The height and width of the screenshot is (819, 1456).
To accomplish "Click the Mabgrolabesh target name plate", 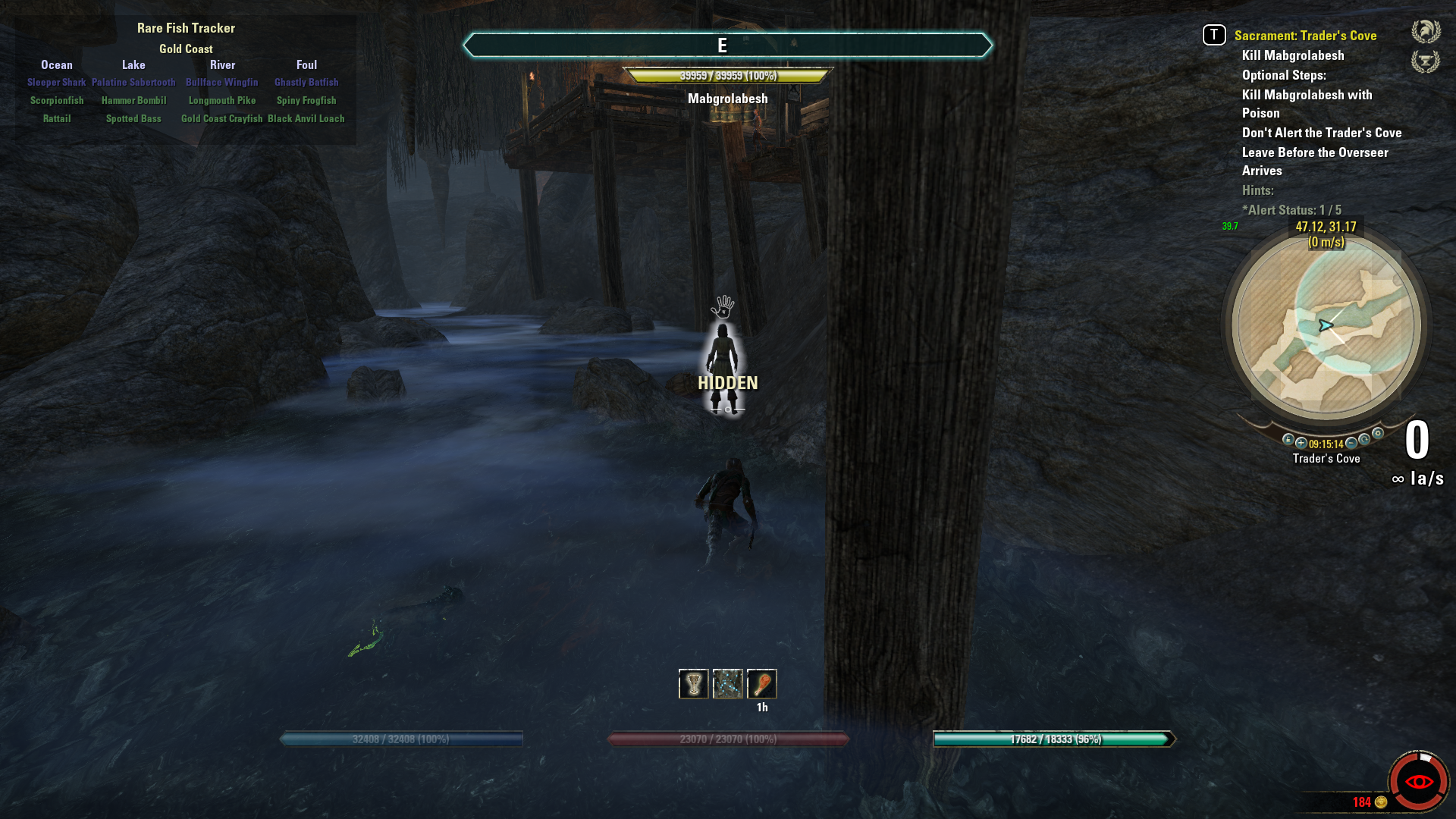I will coord(727,99).
